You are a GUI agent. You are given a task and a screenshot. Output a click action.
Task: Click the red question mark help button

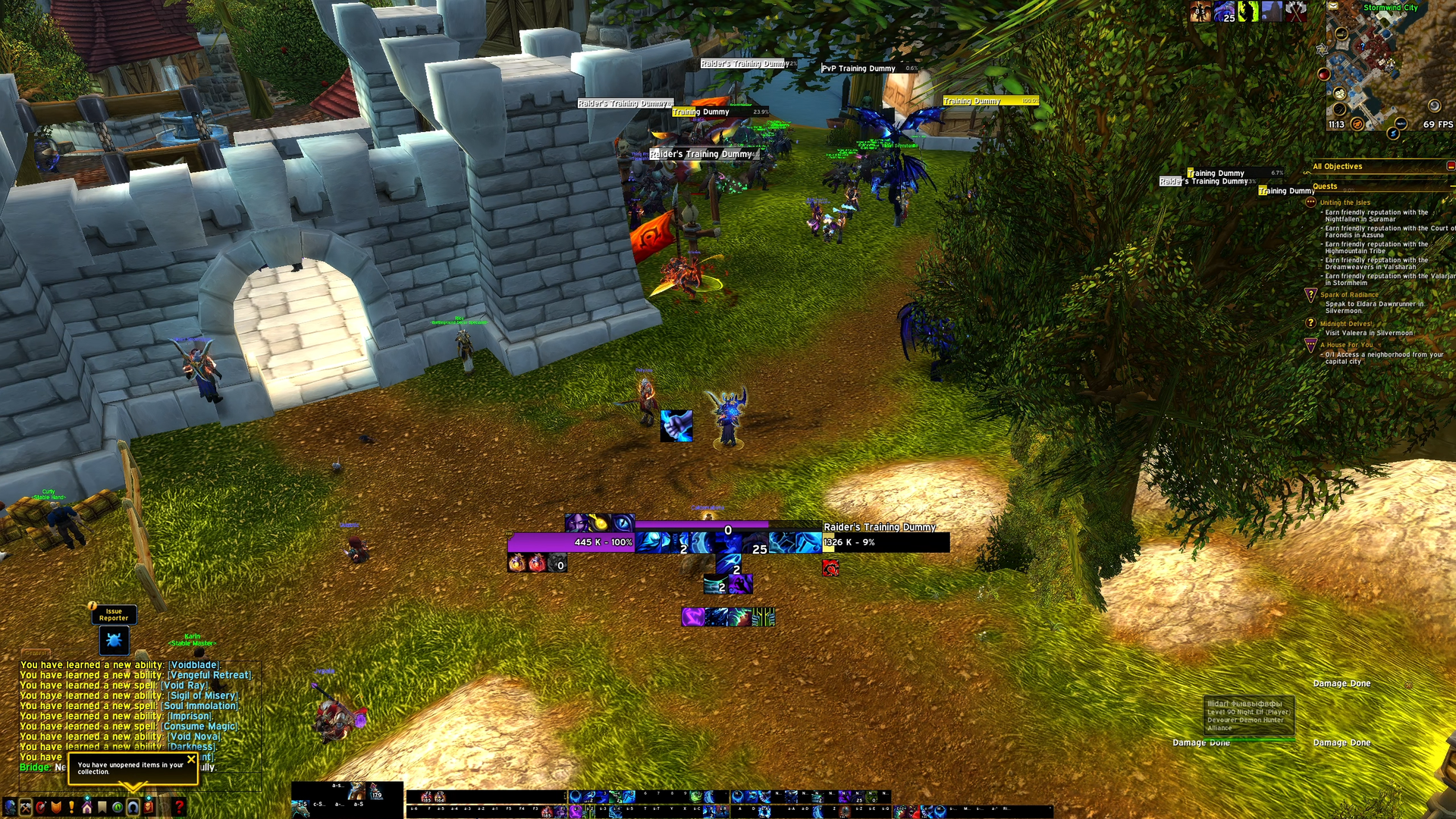[x=179, y=807]
